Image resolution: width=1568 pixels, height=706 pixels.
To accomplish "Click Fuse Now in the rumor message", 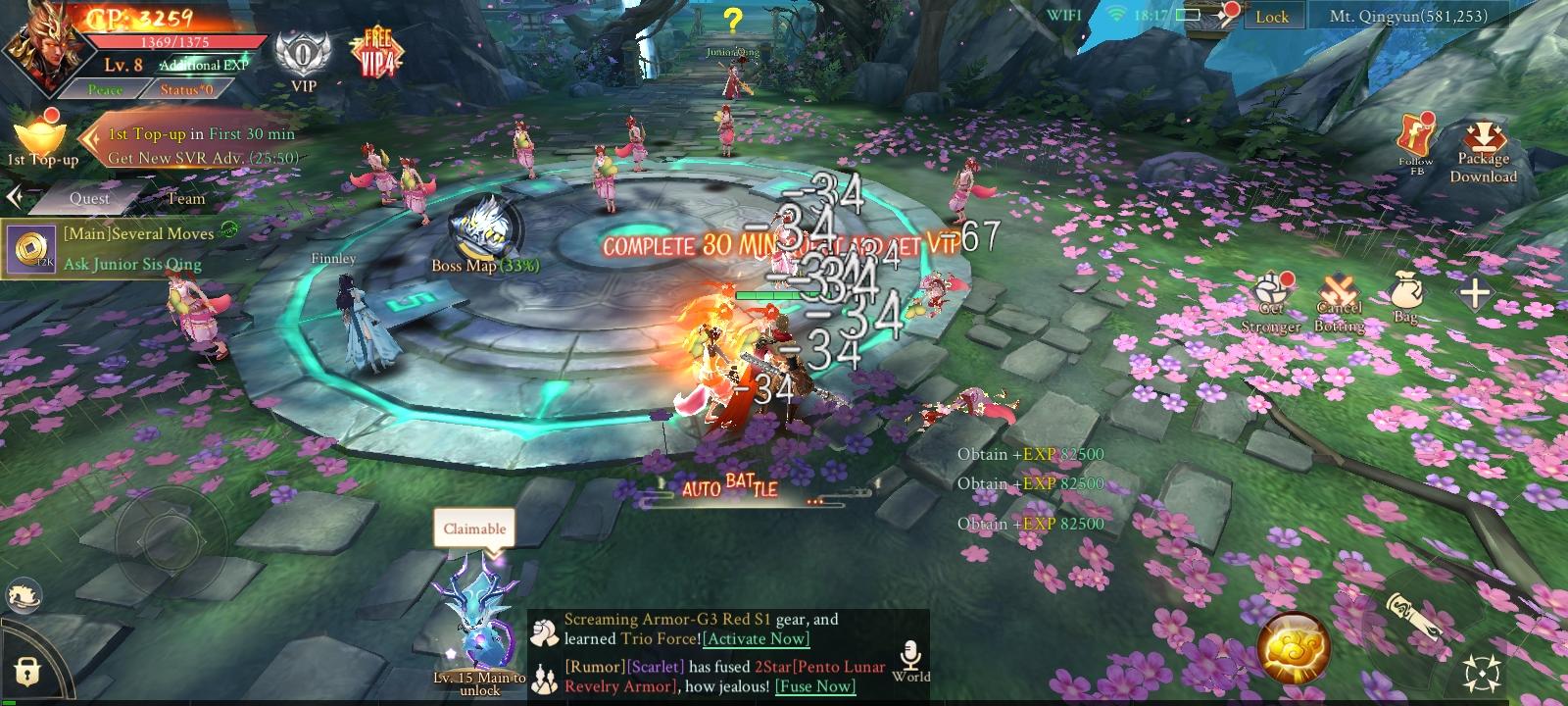I will point(813,686).
